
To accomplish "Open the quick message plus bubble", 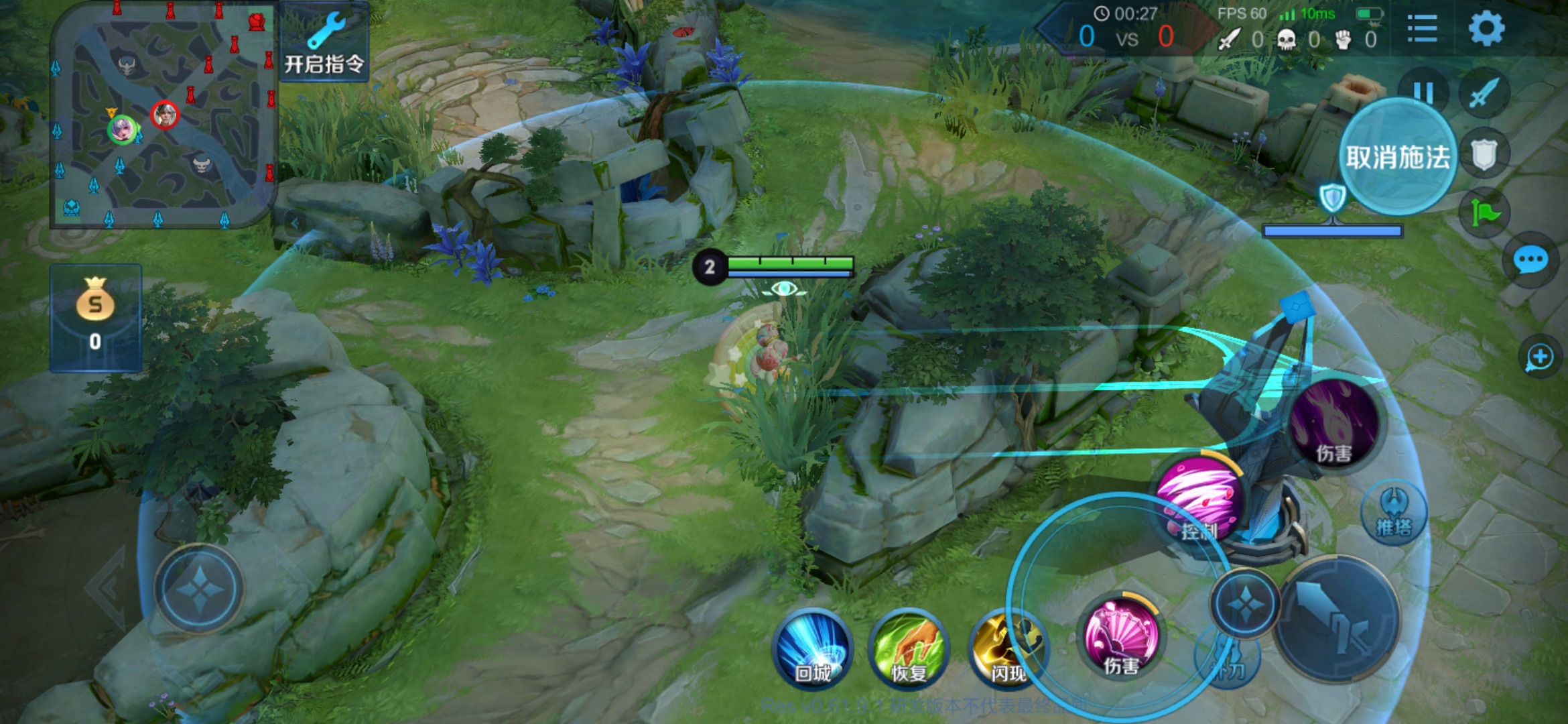I will tap(1539, 357).
